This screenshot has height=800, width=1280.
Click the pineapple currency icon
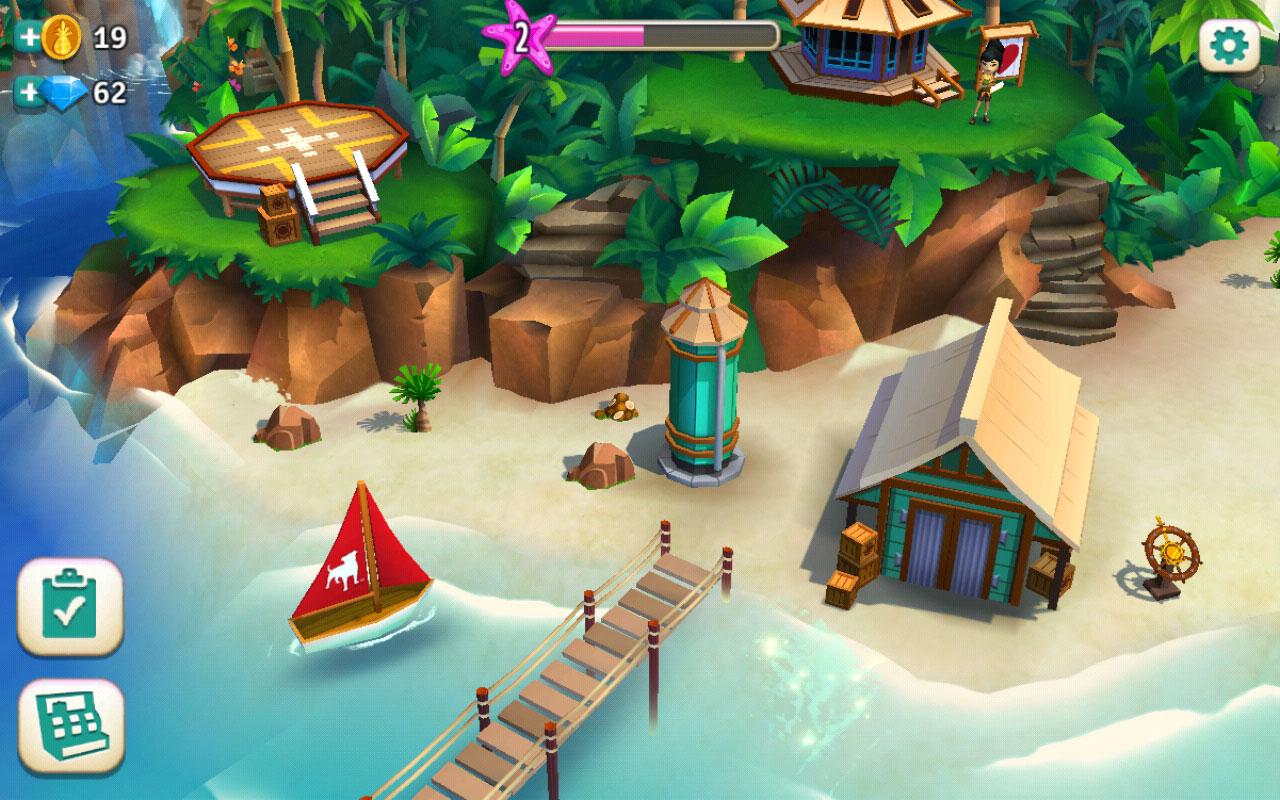pos(63,35)
